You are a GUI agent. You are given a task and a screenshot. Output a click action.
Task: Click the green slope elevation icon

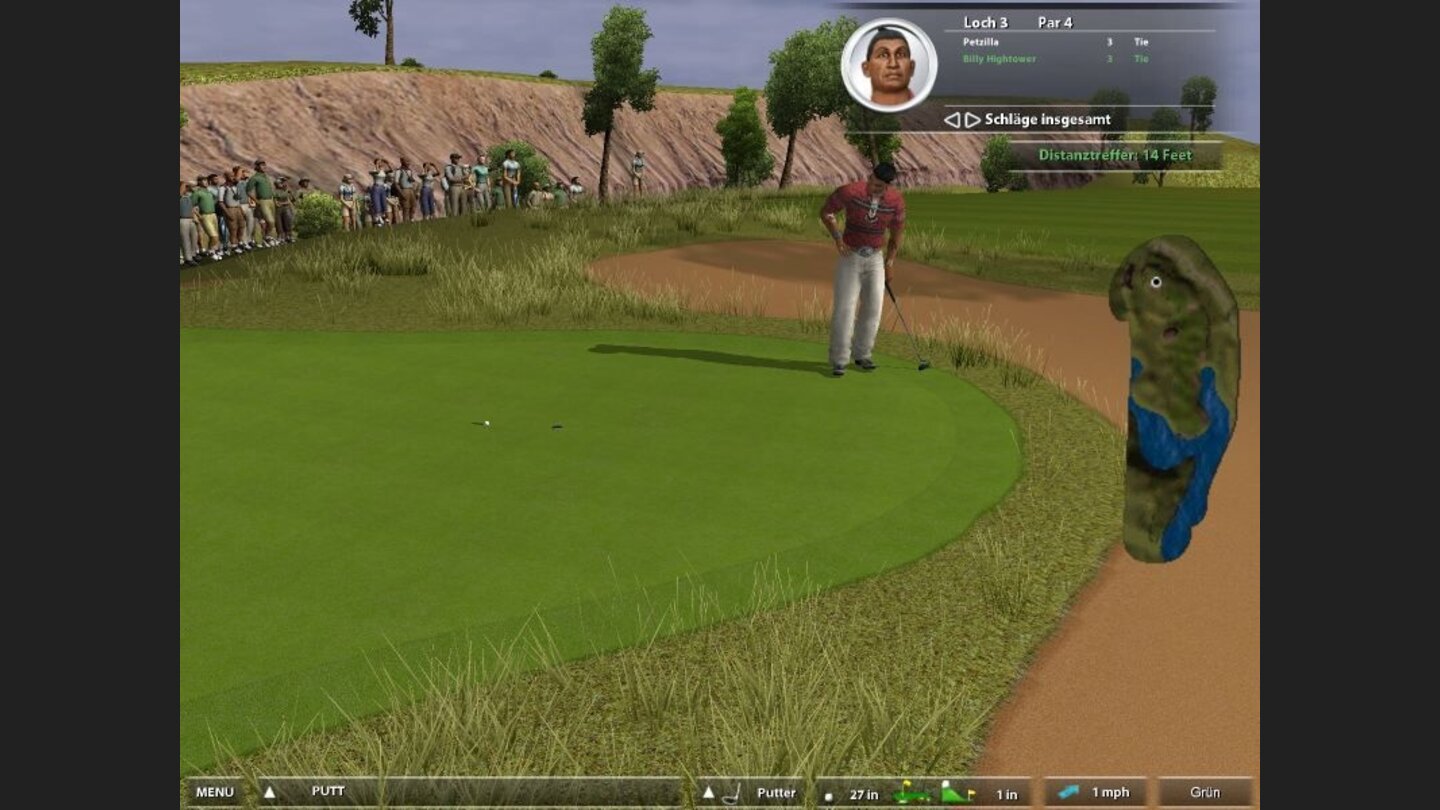pyautogui.click(x=957, y=794)
